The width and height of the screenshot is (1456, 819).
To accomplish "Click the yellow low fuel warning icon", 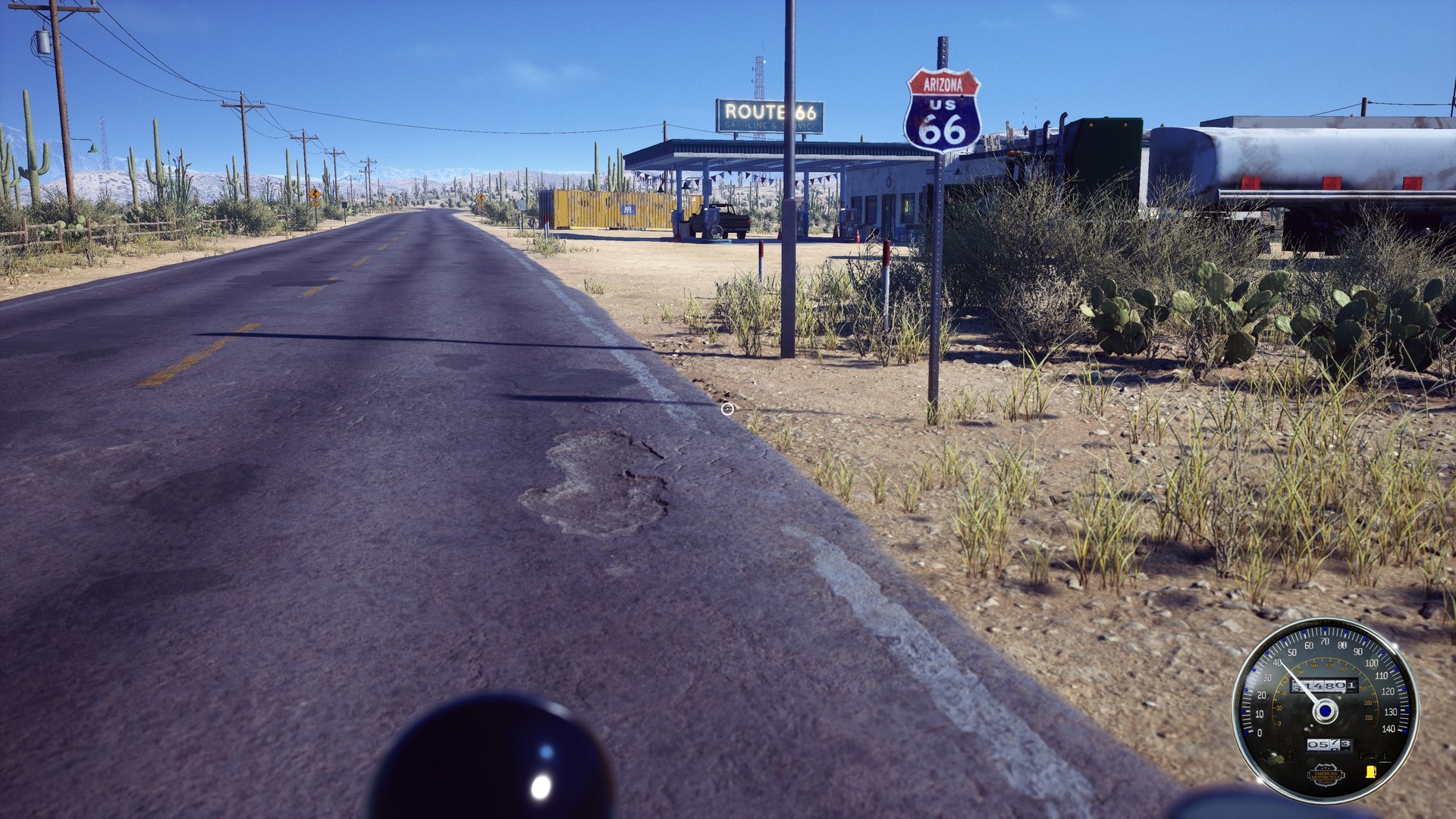I will [1371, 772].
